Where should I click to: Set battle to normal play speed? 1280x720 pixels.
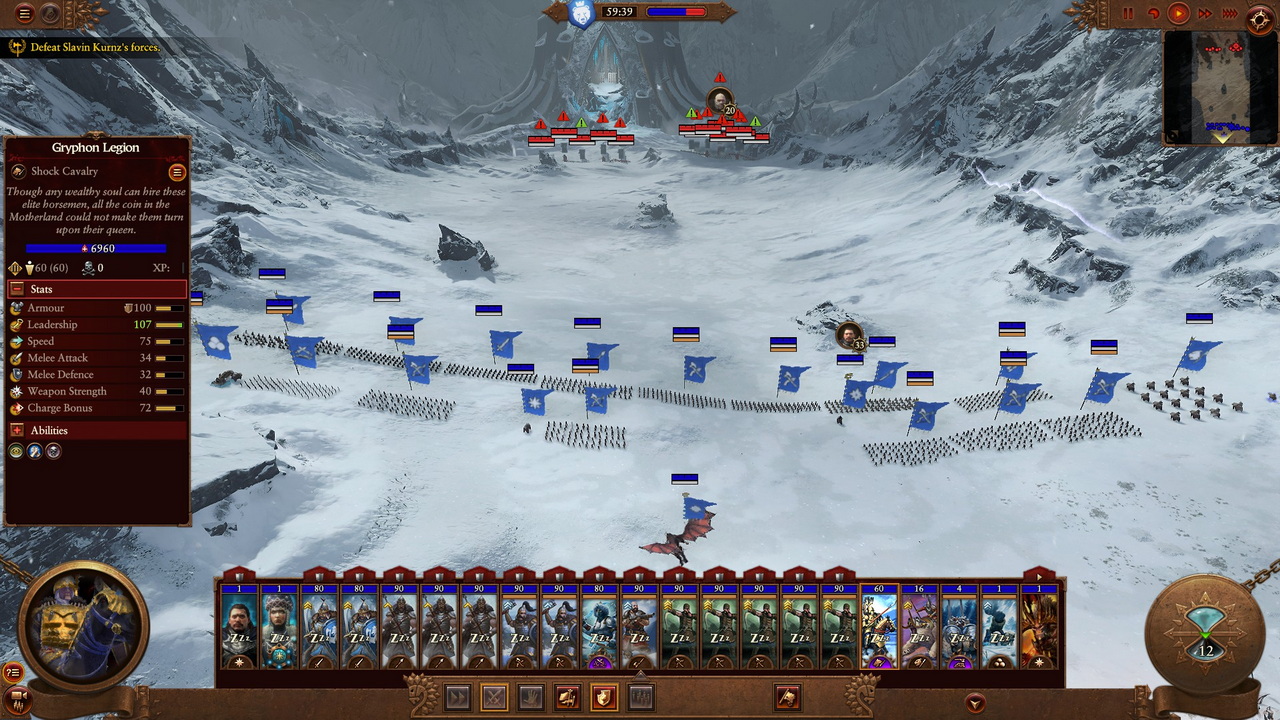coord(1178,14)
